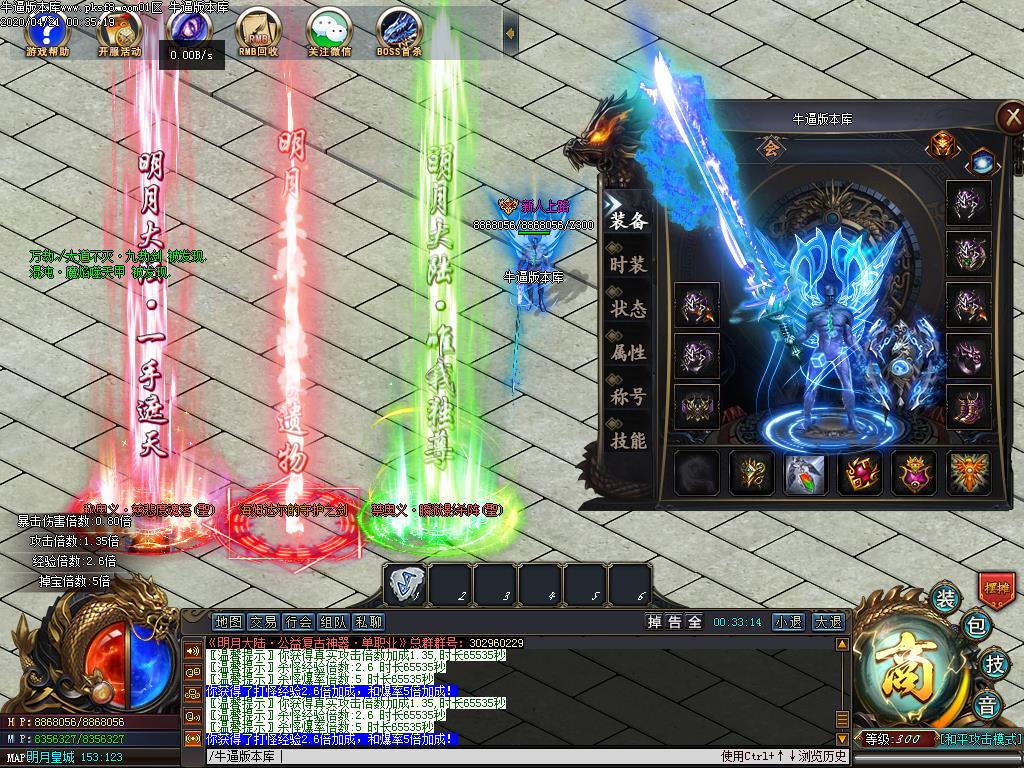
Task: Open the 属性 attributes tab
Action: (x=628, y=353)
